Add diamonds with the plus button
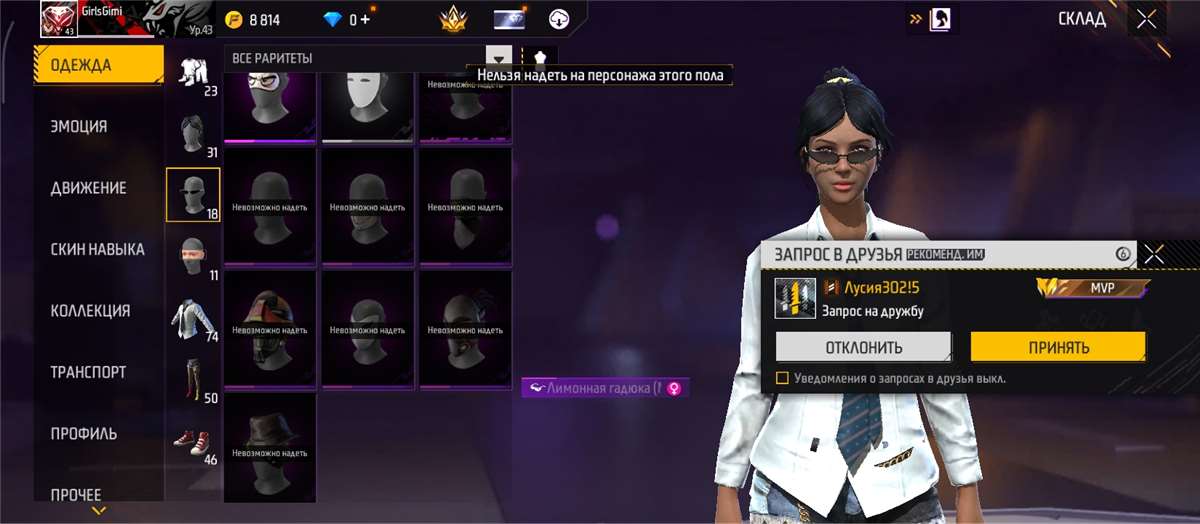The height and width of the screenshot is (524, 1200). click(365, 19)
